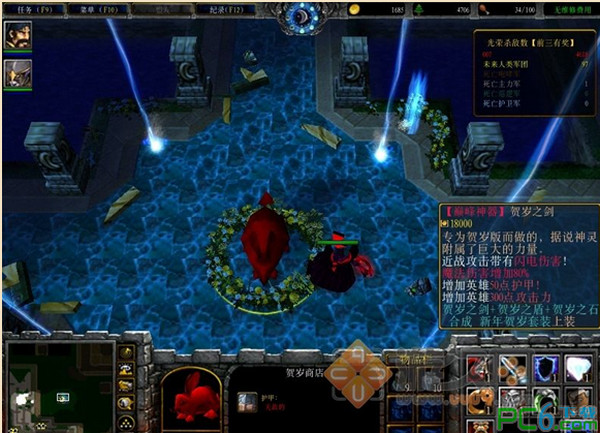Buy the crossed blue blades shop item
Image resolution: width=600 pixels, height=433 pixels.
511,368
